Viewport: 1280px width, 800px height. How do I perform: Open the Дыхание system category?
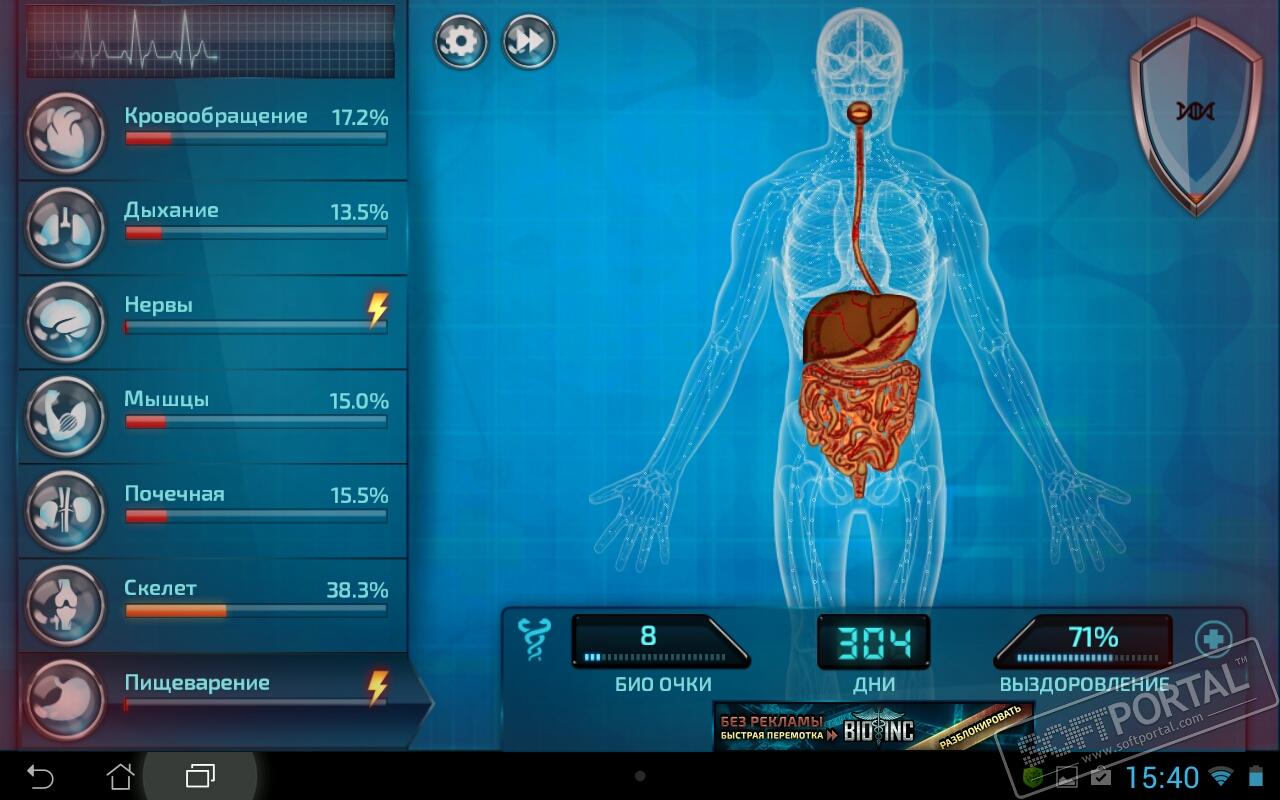click(213, 228)
